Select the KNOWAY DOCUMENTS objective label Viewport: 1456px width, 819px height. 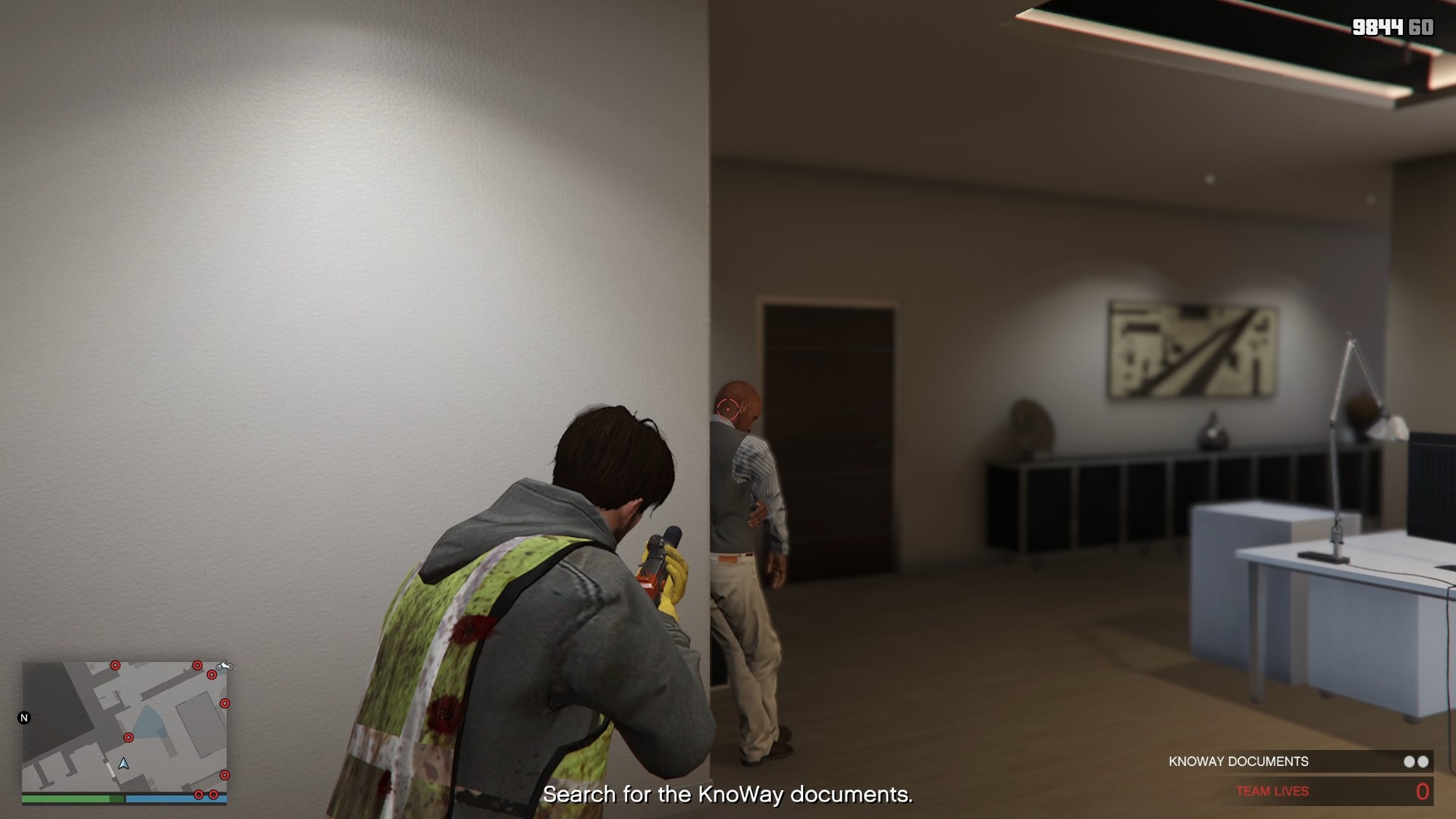pyautogui.click(x=1238, y=761)
